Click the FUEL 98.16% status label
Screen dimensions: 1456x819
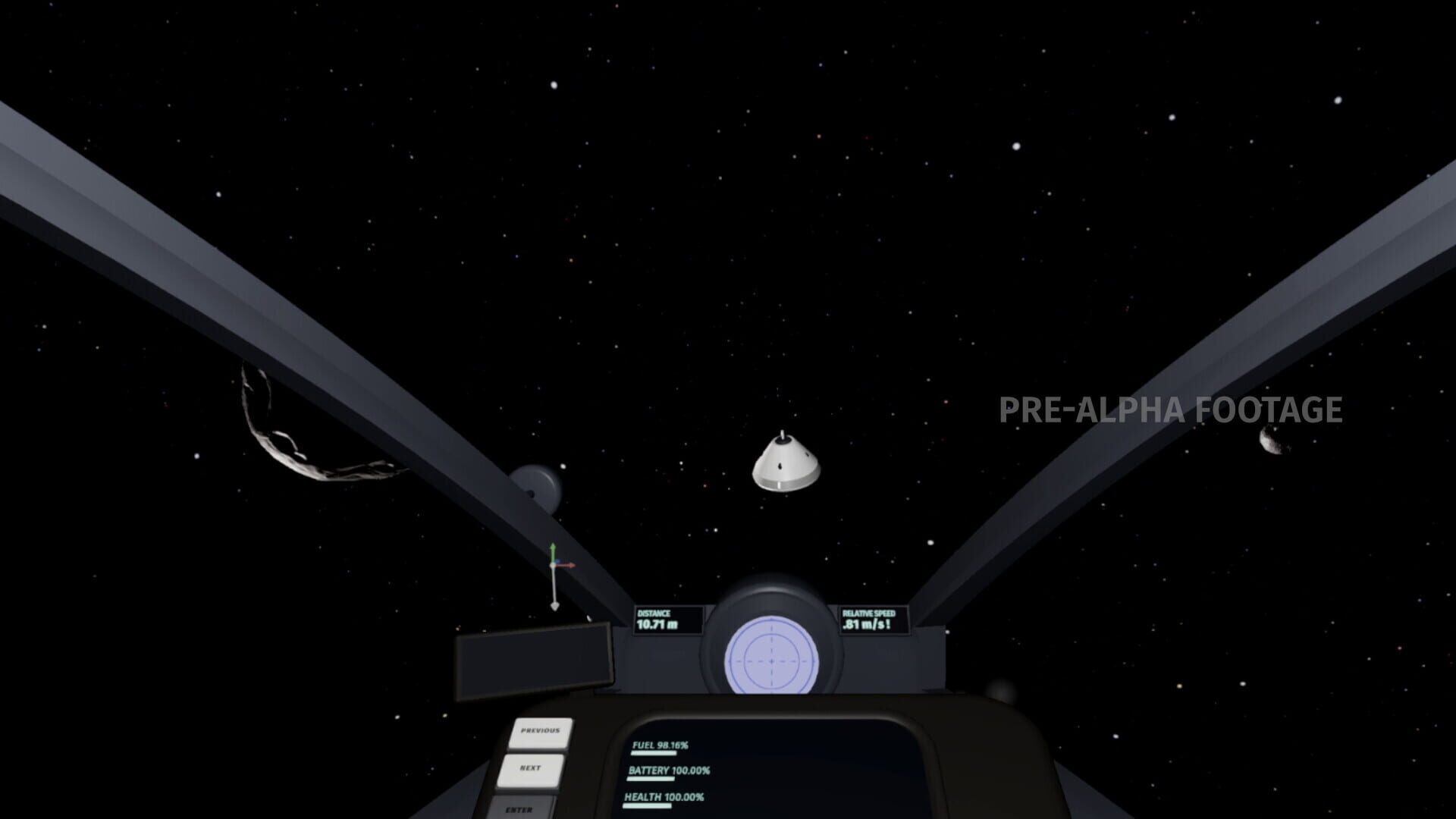(660, 745)
